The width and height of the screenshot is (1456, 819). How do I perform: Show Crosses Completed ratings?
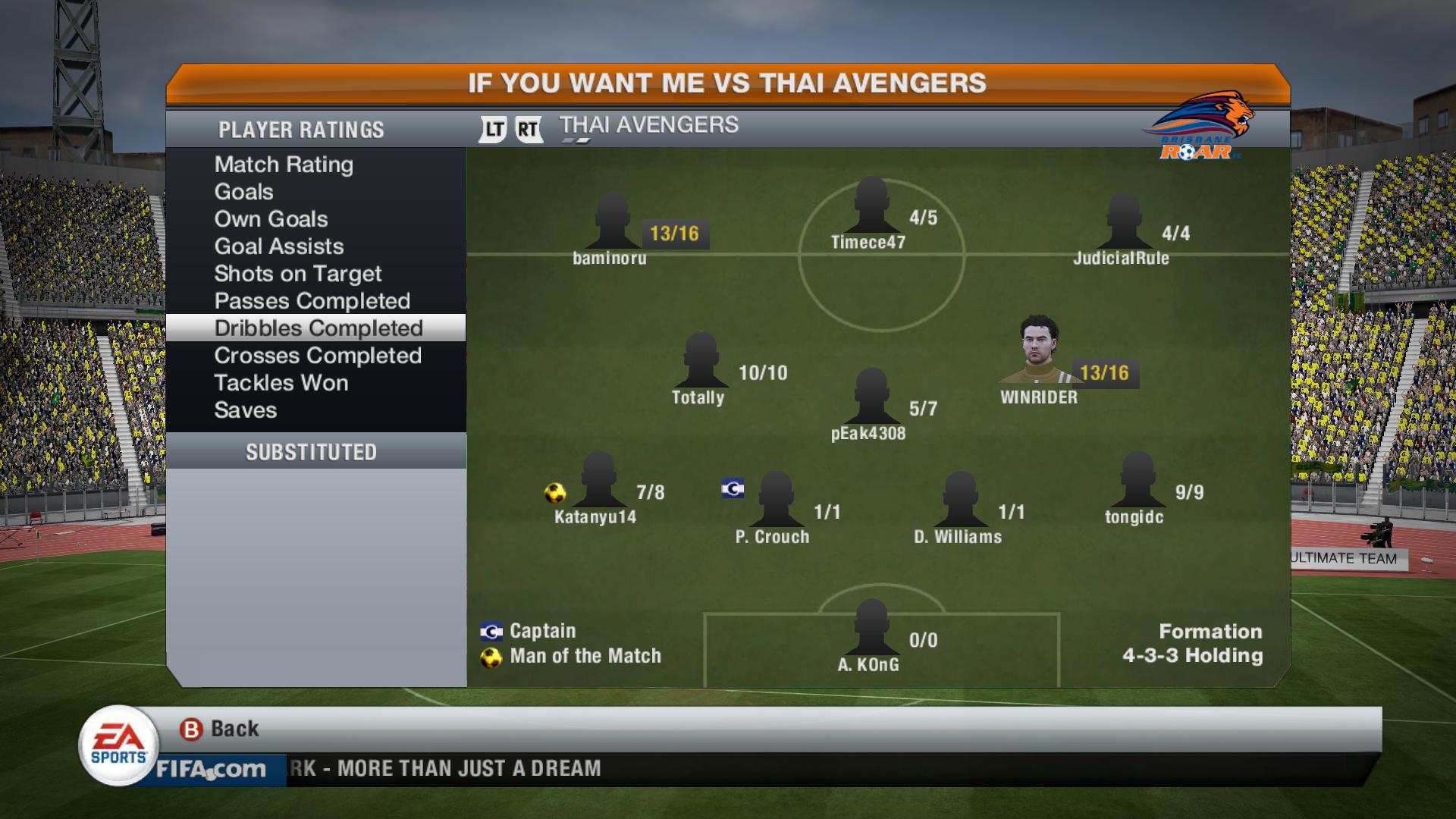(x=317, y=356)
